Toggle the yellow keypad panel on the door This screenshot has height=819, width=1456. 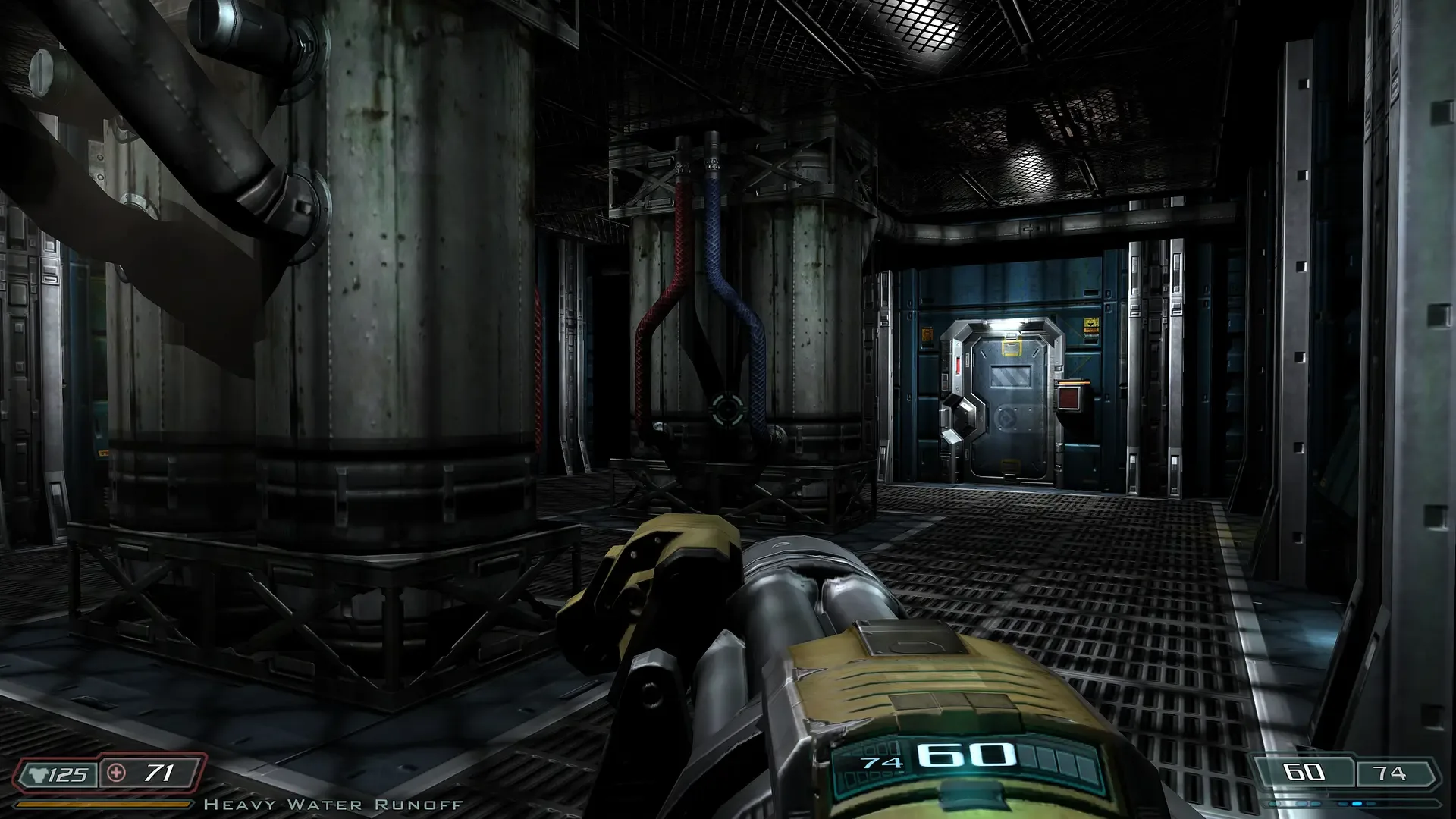click(1012, 347)
